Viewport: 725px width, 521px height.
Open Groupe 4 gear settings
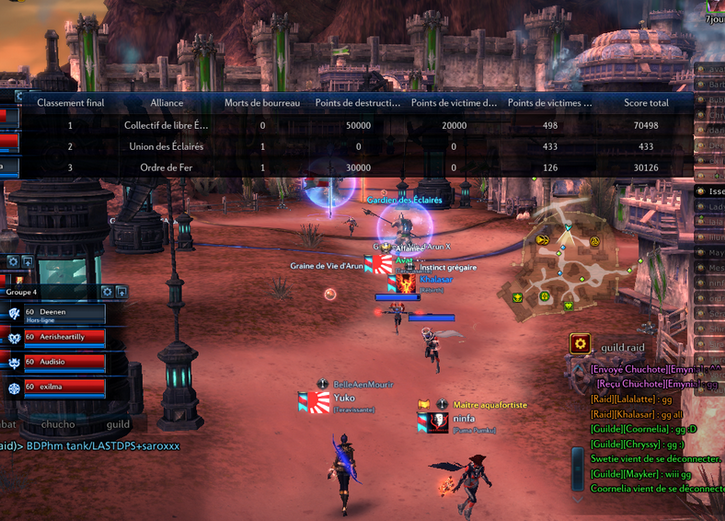pyautogui.click(x=108, y=291)
